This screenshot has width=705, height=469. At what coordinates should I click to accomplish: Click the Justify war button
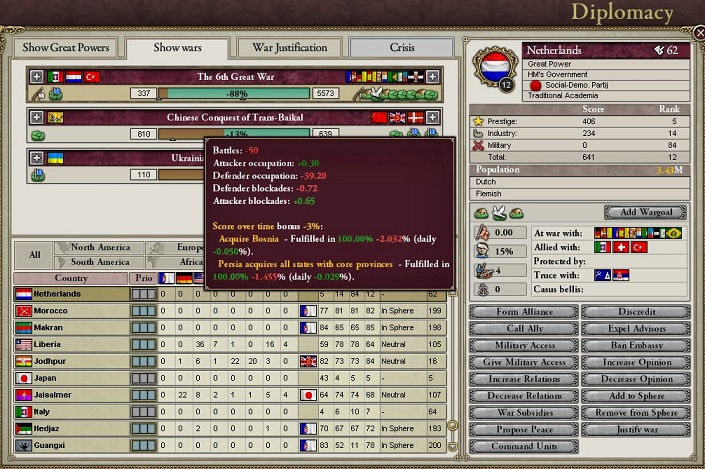638,430
